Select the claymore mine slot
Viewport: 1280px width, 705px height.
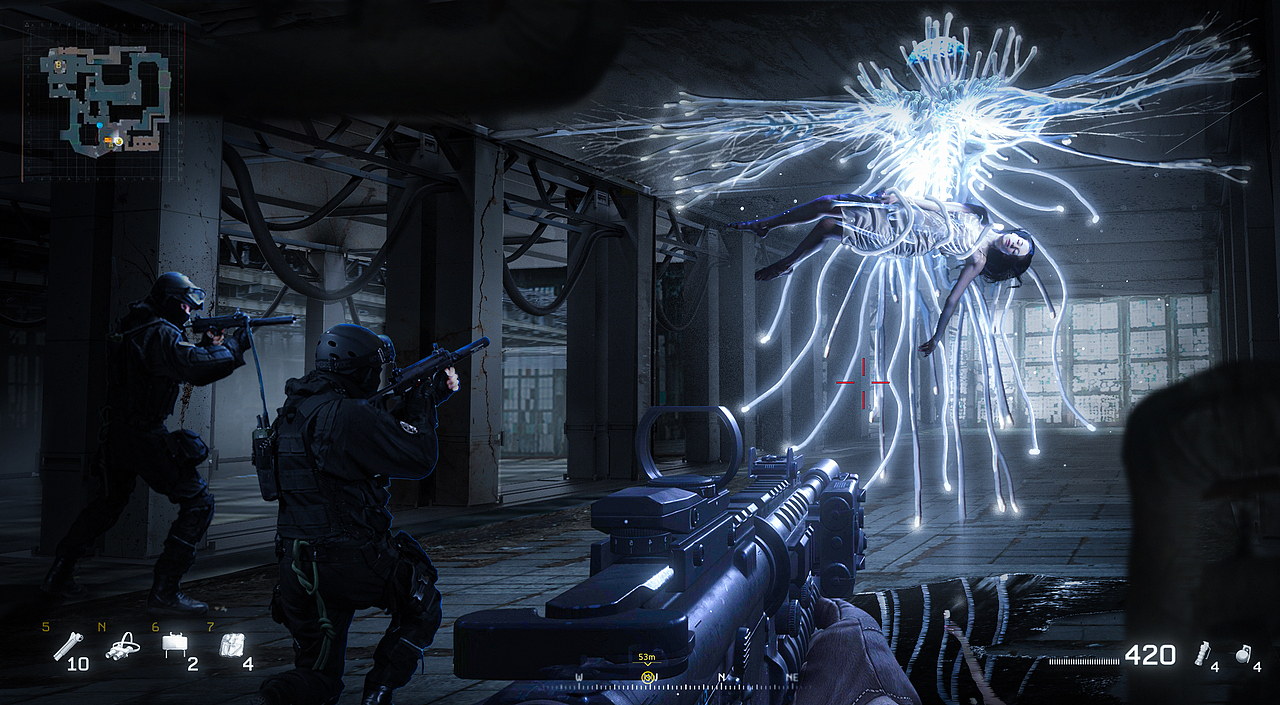[x=174, y=647]
